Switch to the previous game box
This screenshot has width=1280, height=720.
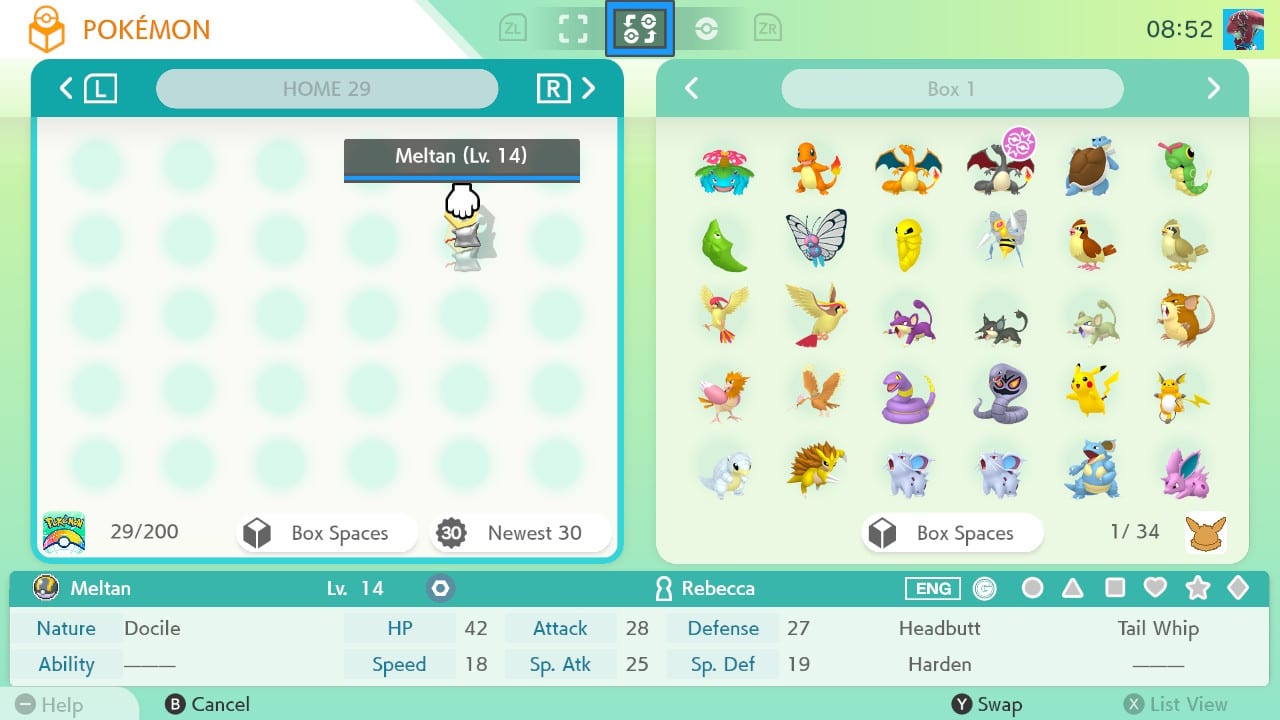click(691, 89)
